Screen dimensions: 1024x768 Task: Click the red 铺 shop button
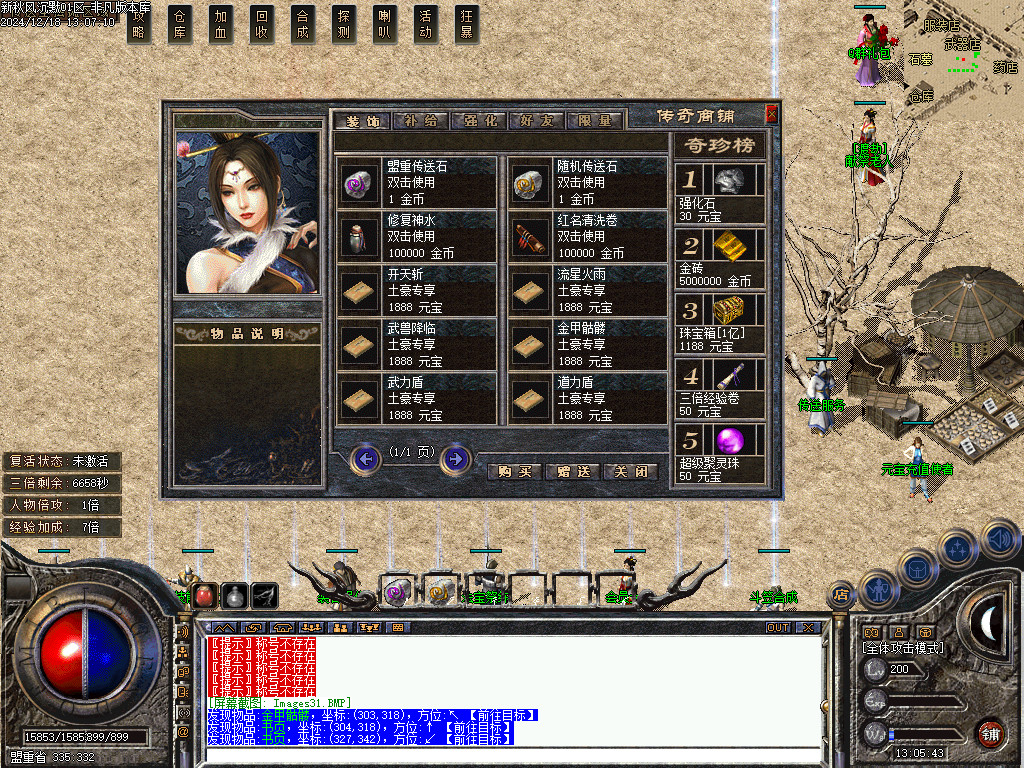[990, 733]
